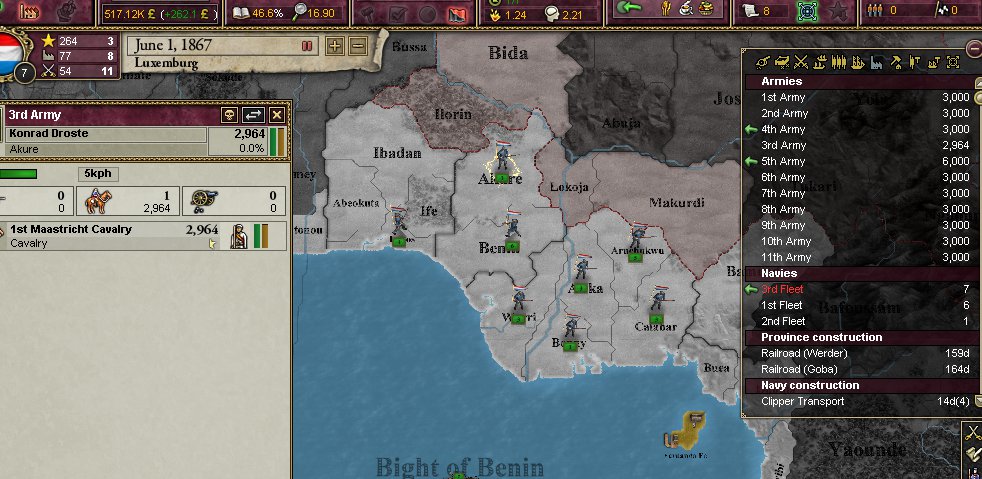The image size is (982, 479).
Task: Open the Clipper Transport navy construction entry
Action: click(802, 401)
